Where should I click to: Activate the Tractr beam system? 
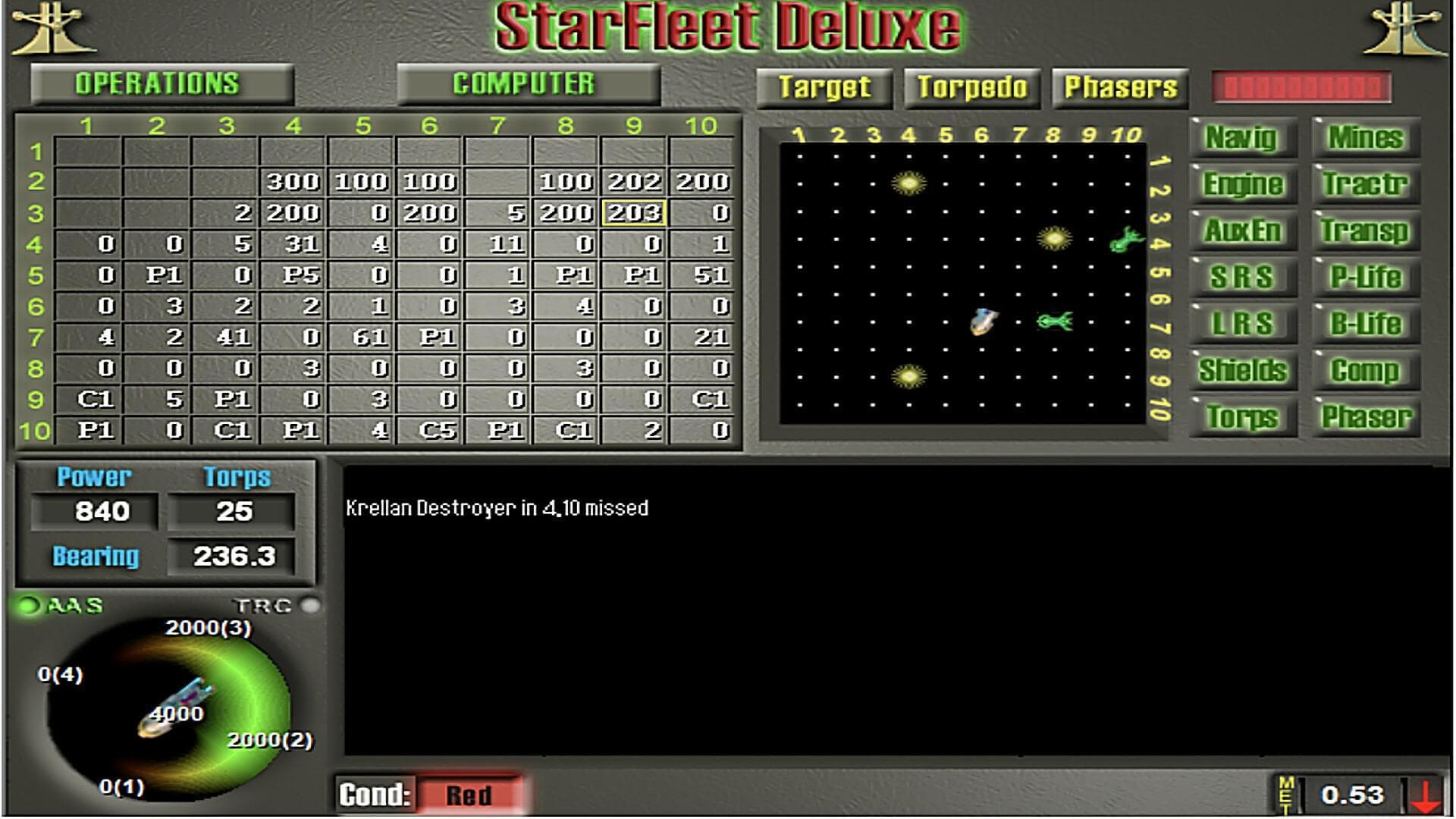point(1365,184)
